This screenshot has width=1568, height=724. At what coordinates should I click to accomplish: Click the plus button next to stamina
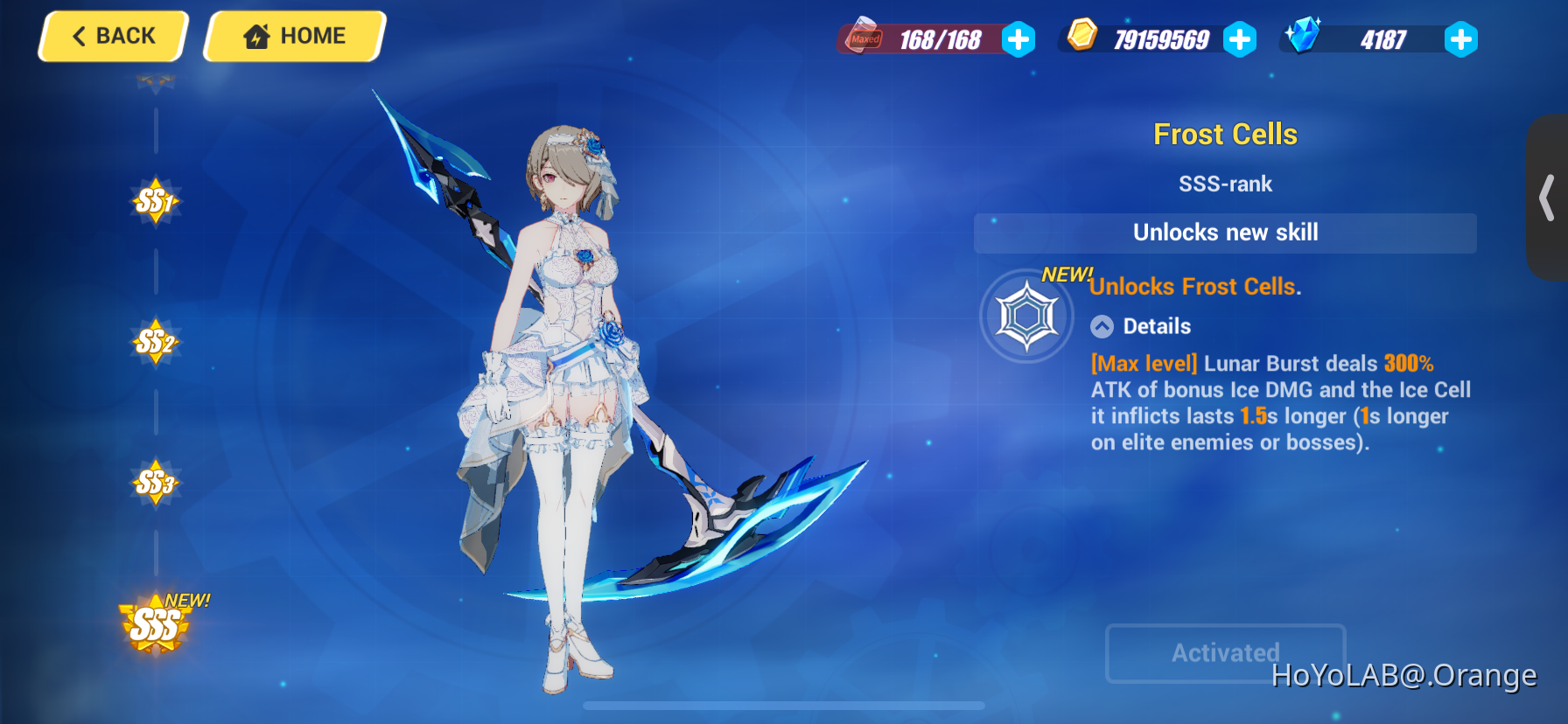coord(1018,38)
